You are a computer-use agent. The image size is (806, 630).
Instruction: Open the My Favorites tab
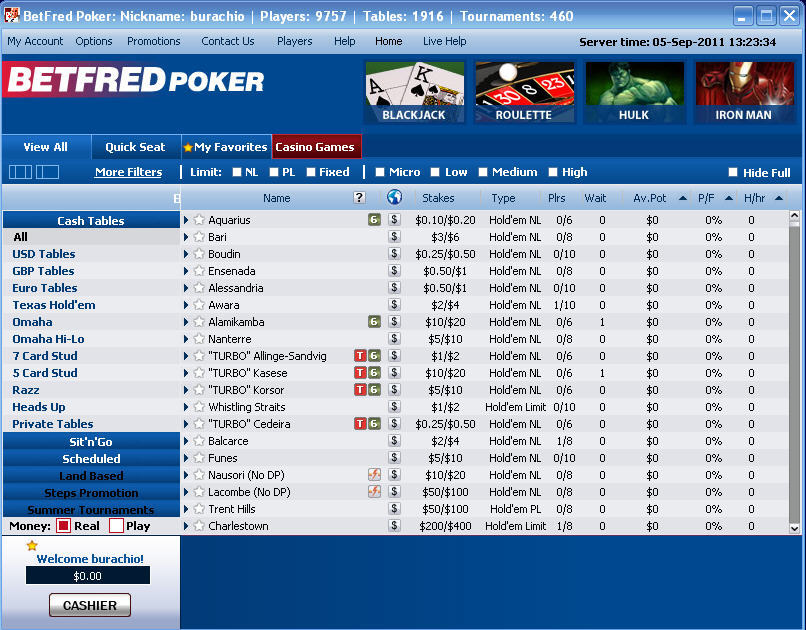[226, 147]
